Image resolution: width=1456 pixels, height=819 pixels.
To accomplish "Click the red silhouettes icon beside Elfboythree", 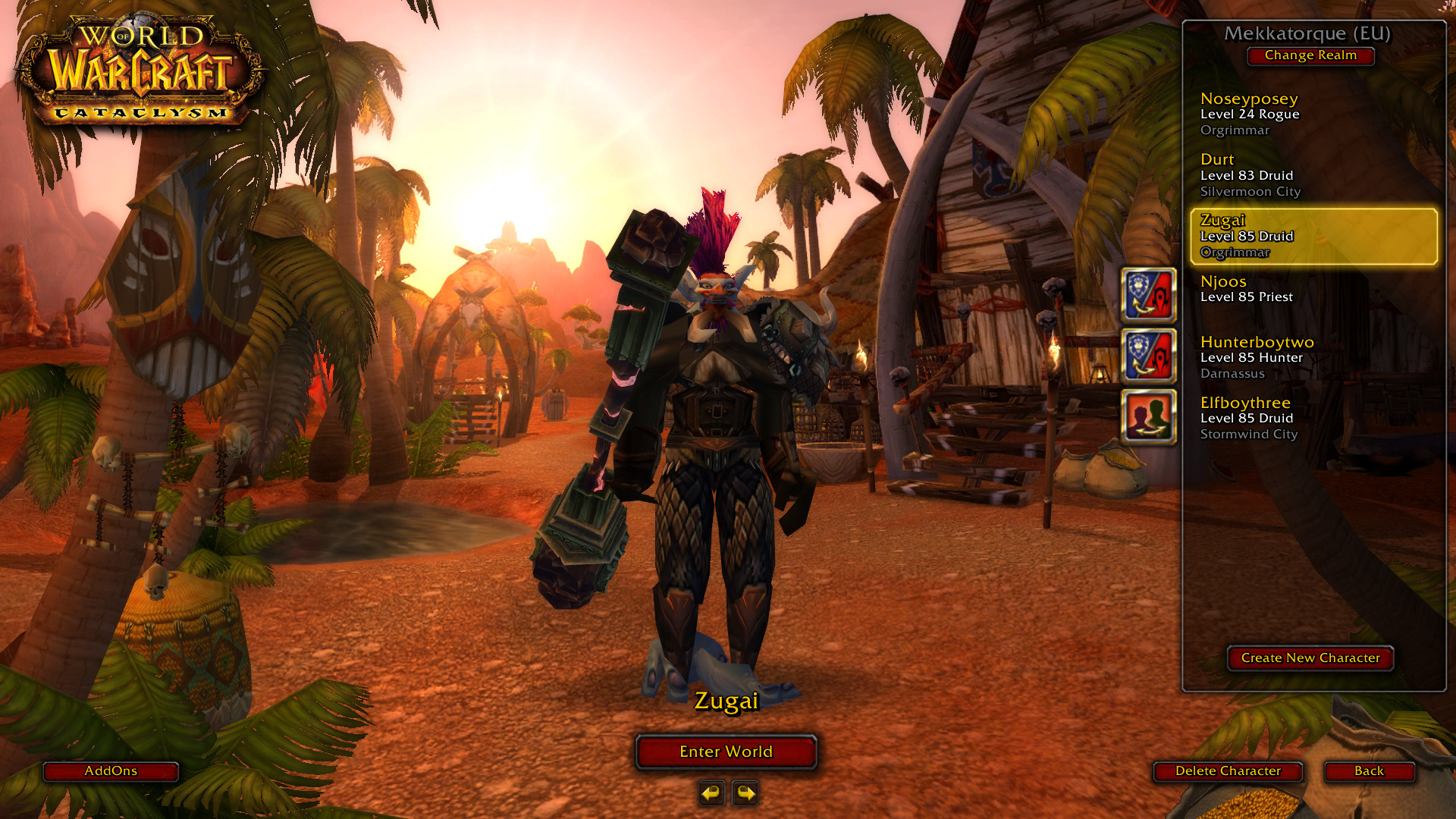I will [x=1148, y=416].
